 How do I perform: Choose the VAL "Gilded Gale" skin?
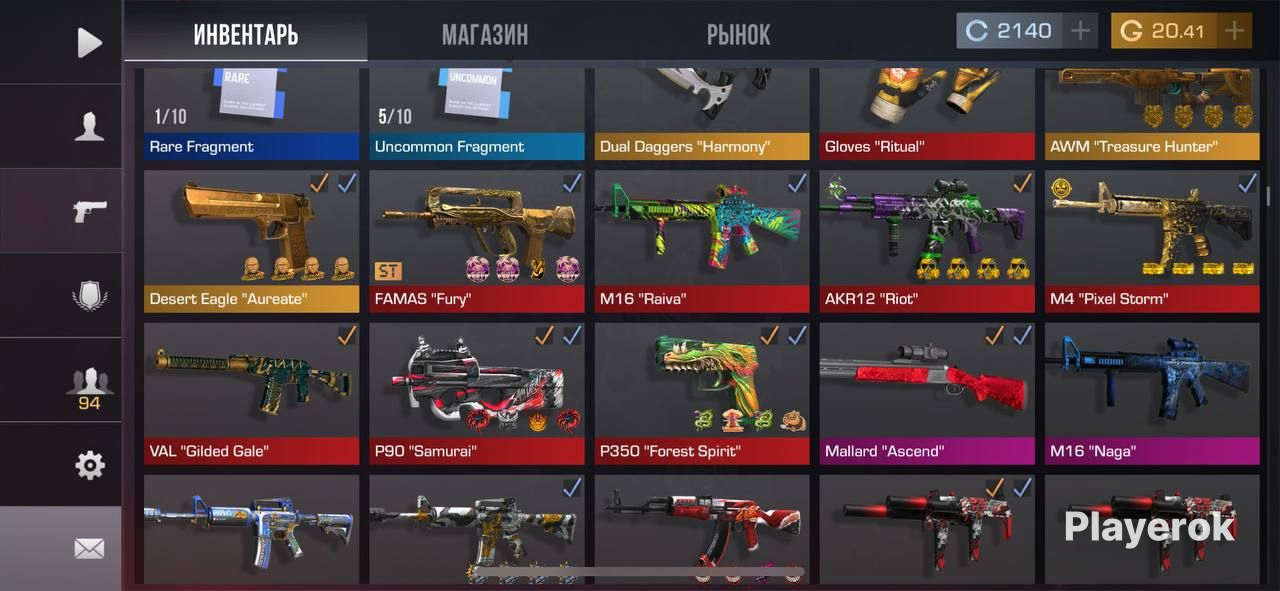point(251,393)
